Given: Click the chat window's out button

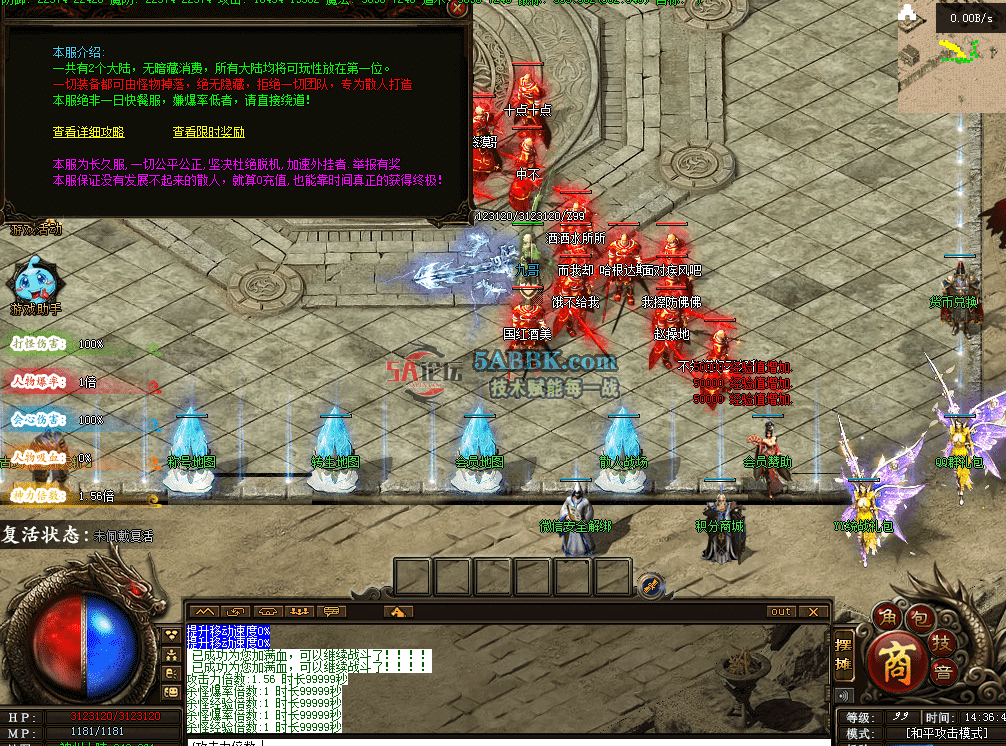Looking at the screenshot, I should (781, 612).
